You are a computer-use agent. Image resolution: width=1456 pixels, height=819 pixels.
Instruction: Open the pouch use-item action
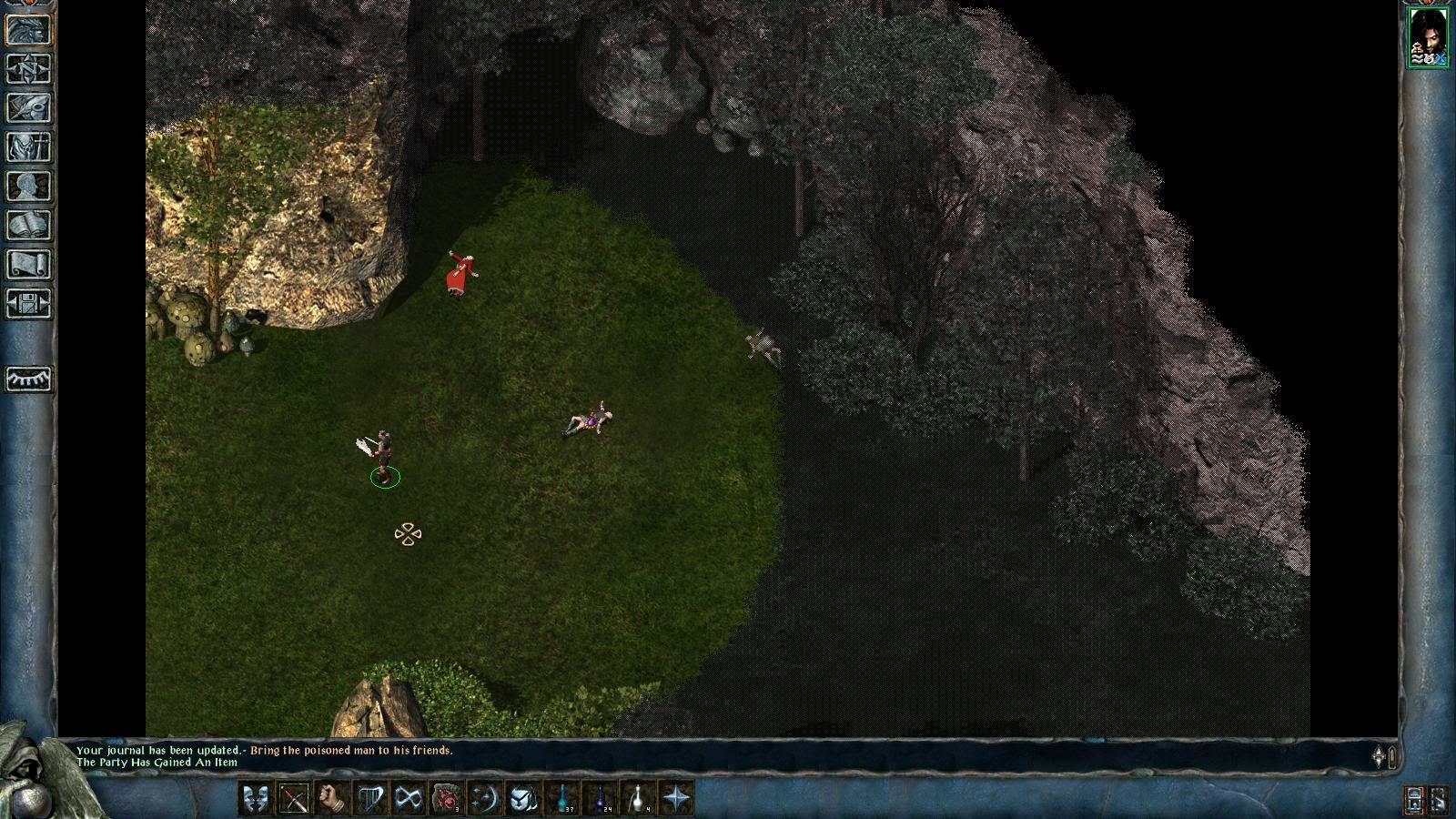click(x=523, y=799)
